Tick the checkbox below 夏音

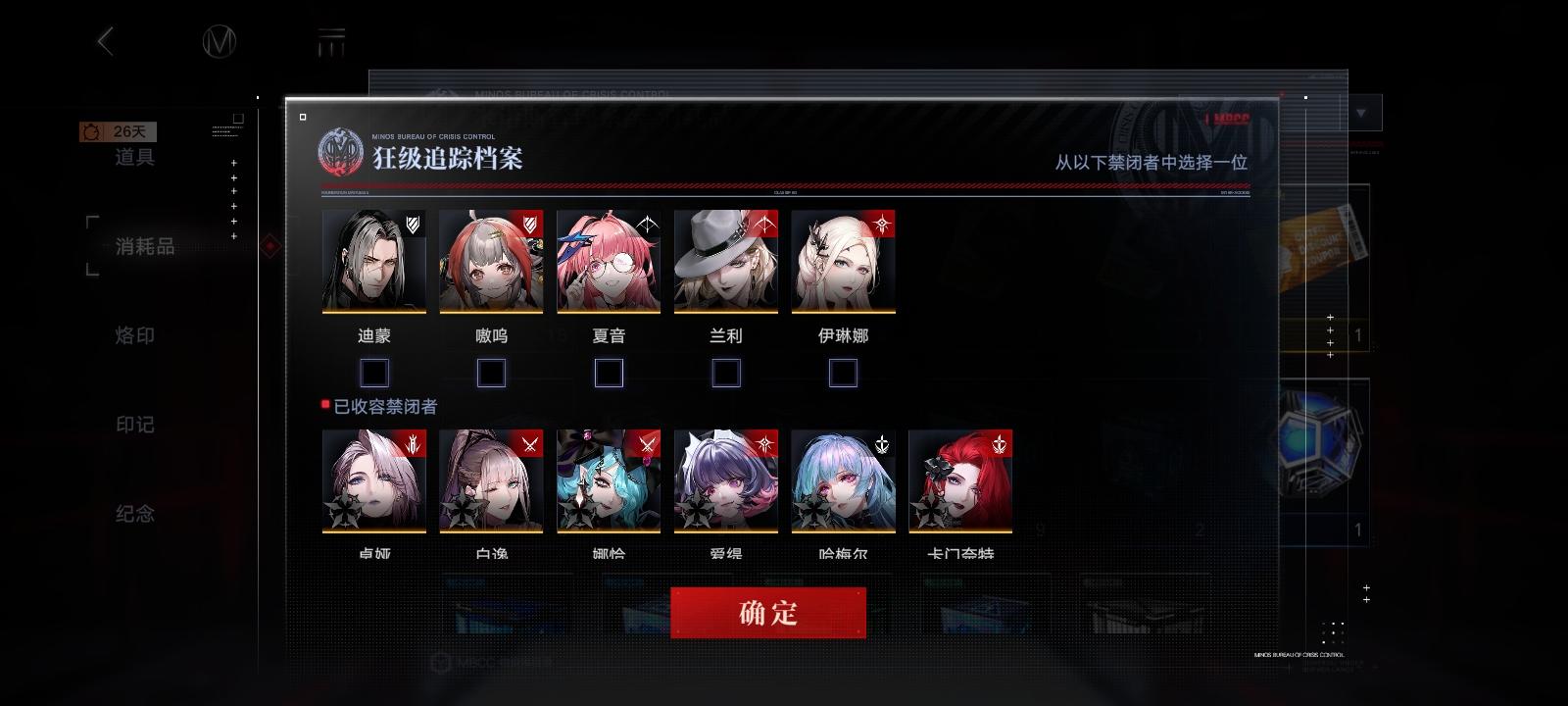coord(609,373)
